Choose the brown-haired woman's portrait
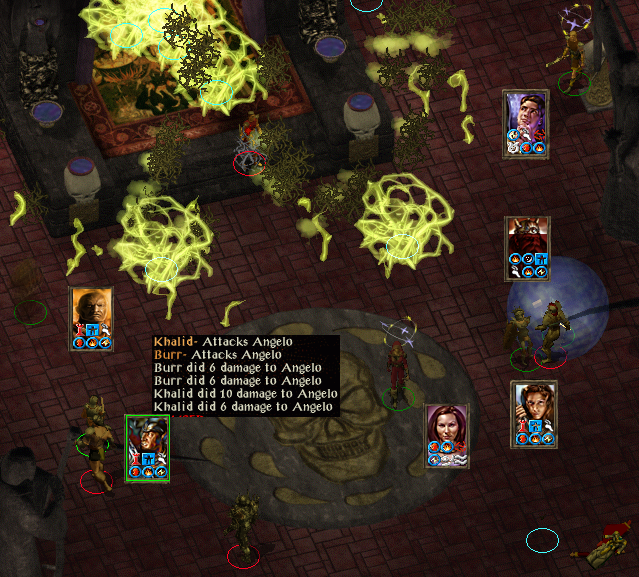 532,411
